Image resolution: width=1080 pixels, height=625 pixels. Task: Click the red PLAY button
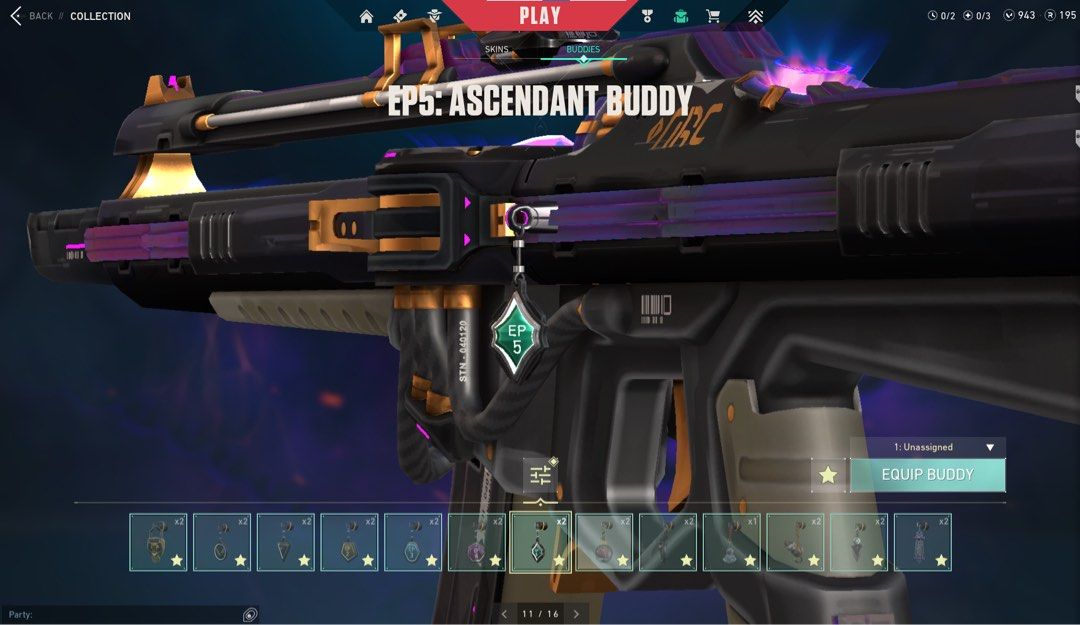[541, 15]
